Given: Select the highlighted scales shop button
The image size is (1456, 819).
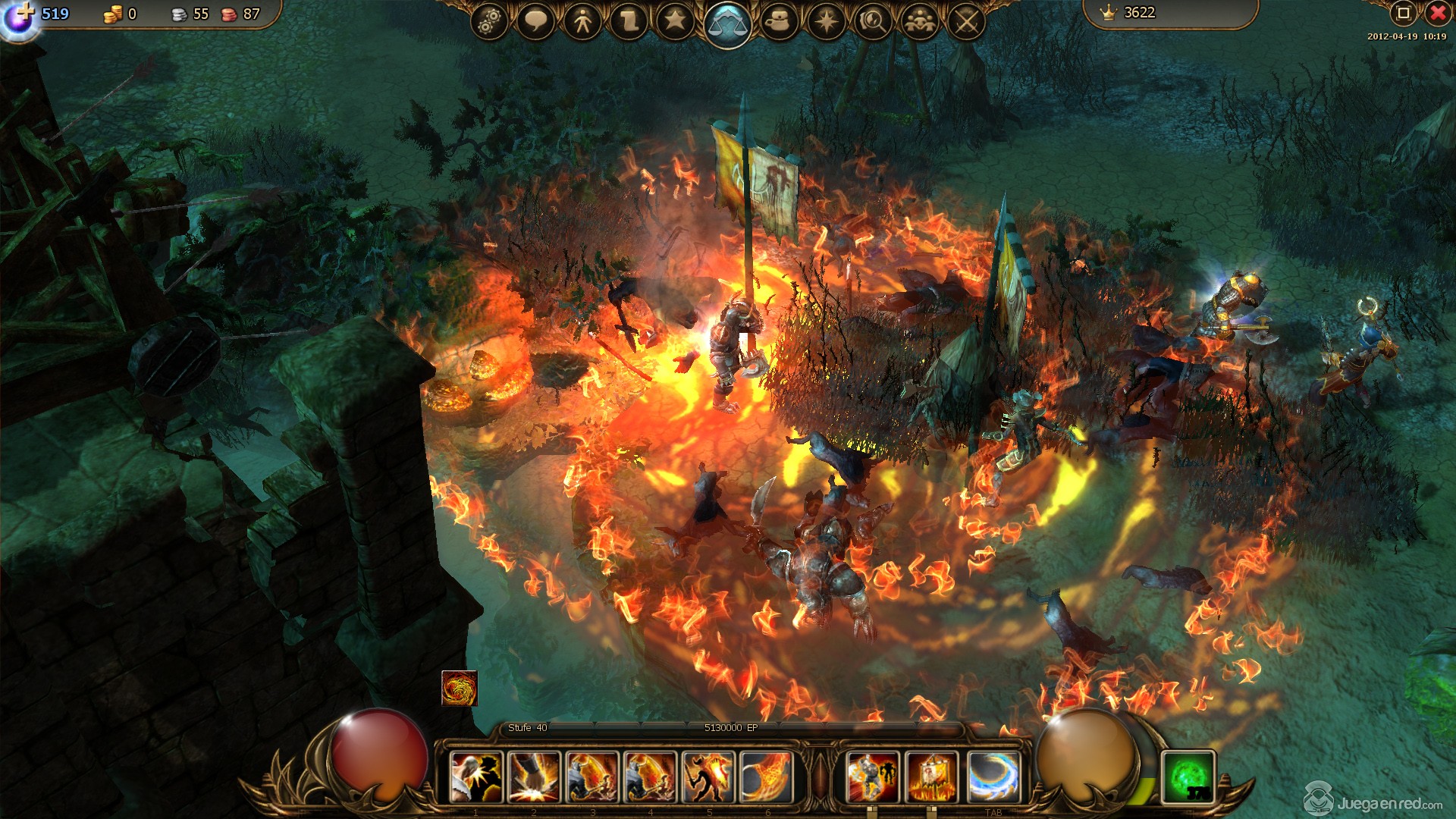Looking at the screenshot, I should 727,24.
